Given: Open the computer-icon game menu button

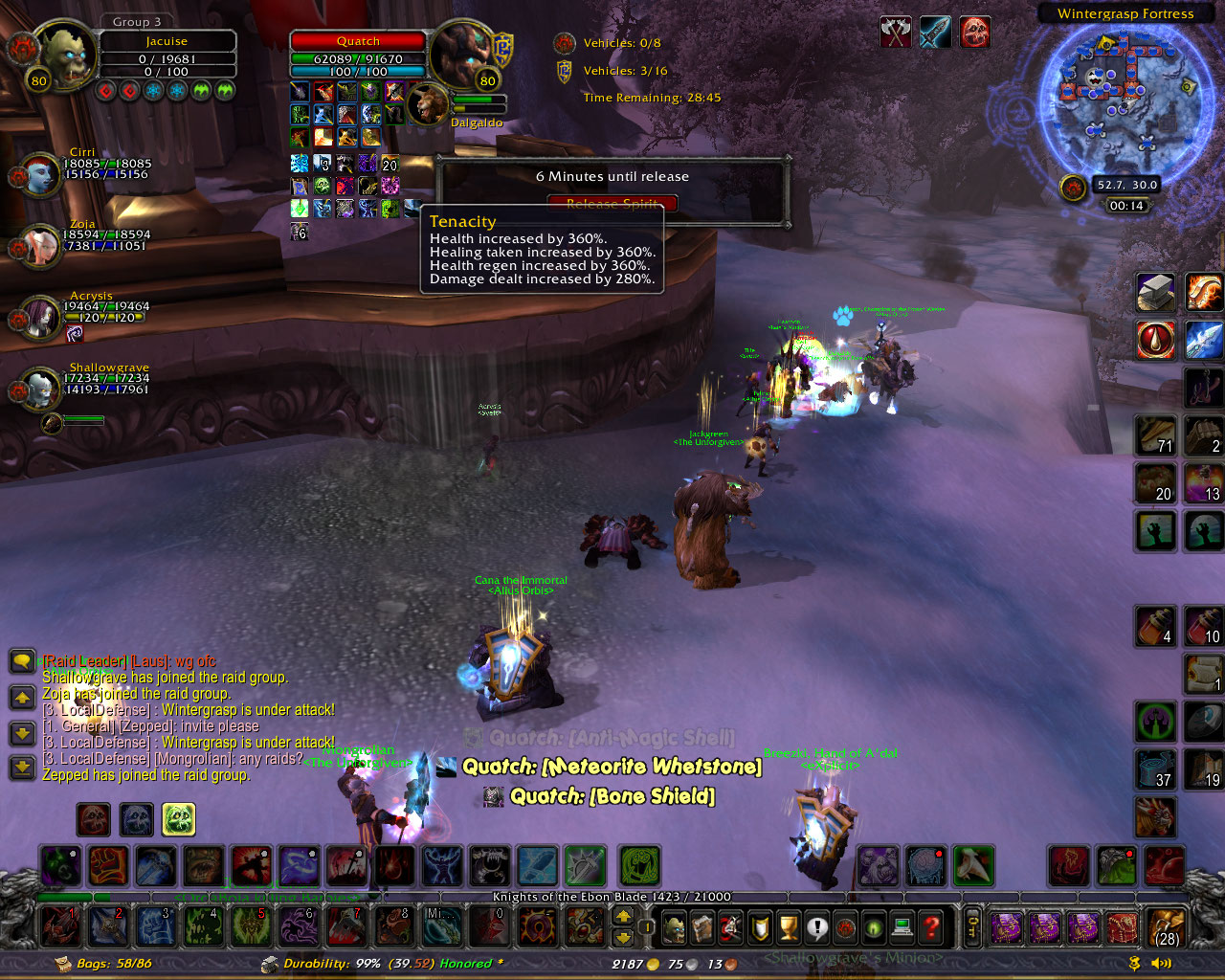Looking at the screenshot, I should (902, 927).
